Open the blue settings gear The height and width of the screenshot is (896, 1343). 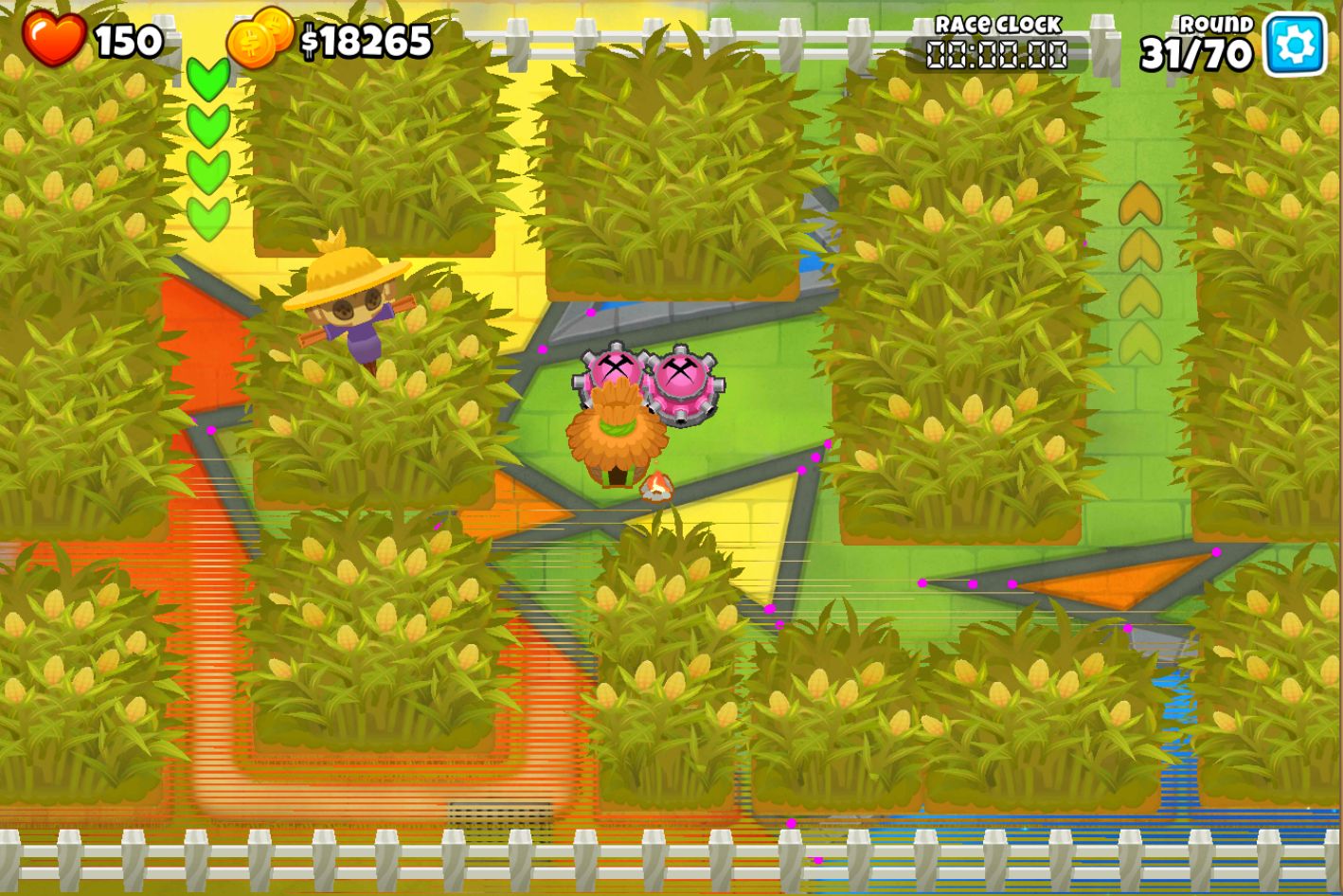tap(1295, 40)
